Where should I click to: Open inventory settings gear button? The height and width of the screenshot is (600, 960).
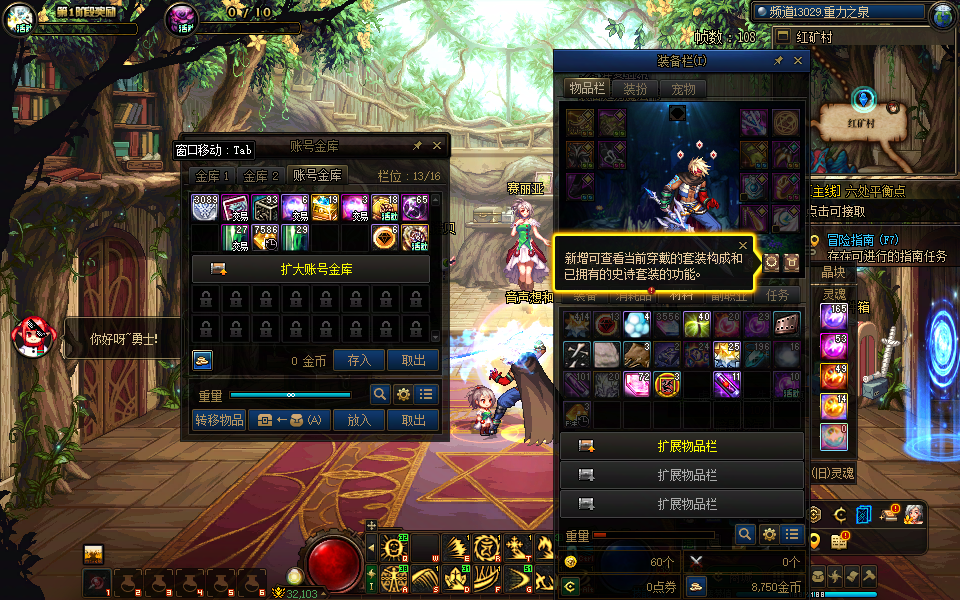tap(769, 535)
